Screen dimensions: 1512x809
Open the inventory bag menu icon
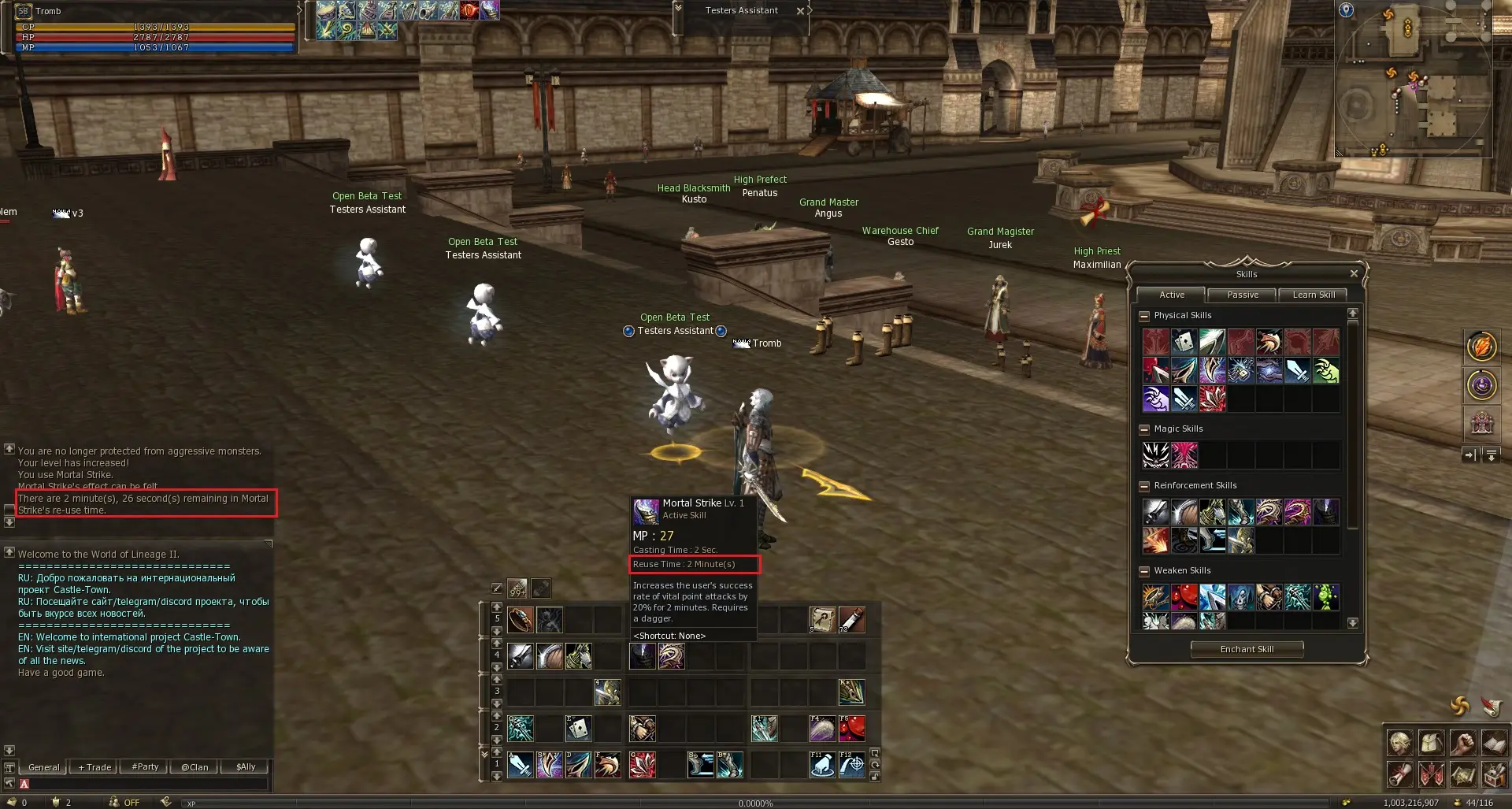pos(1432,743)
